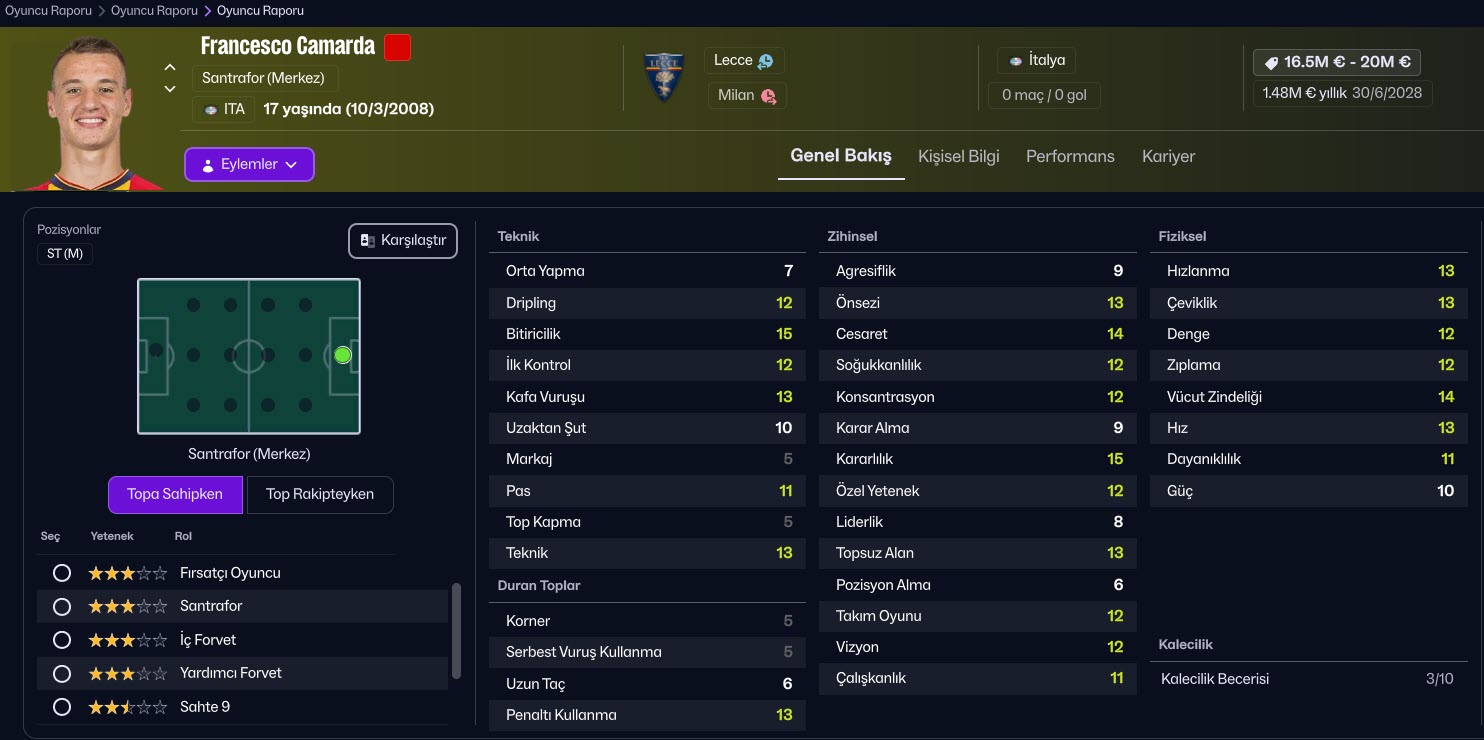The image size is (1484, 740).
Task: Choose the Sahte 9 role radio button
Action: pos(62,707)
